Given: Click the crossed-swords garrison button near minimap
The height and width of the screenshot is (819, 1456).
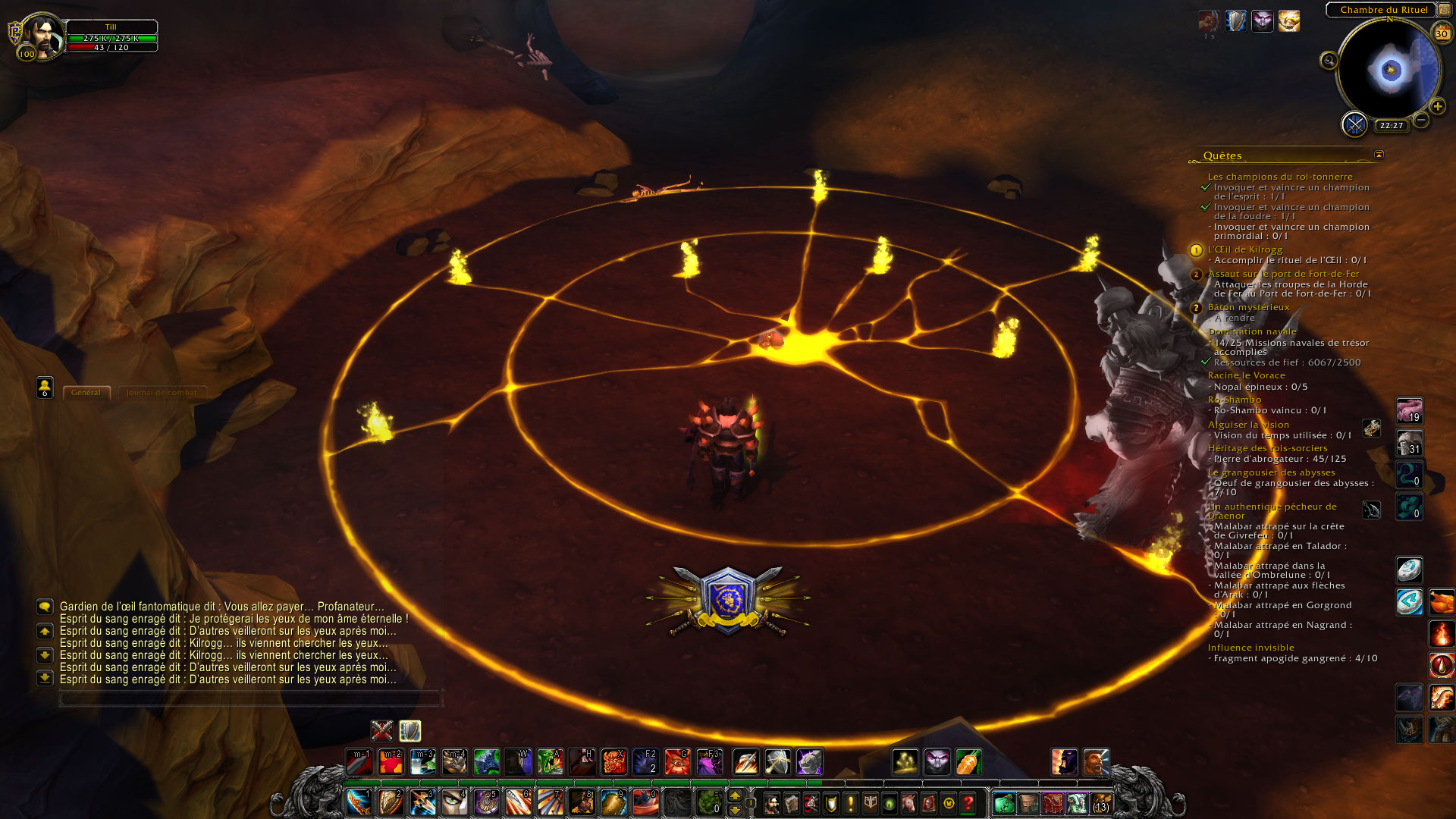Looking at the screenshot, I should click(1354, 124).
